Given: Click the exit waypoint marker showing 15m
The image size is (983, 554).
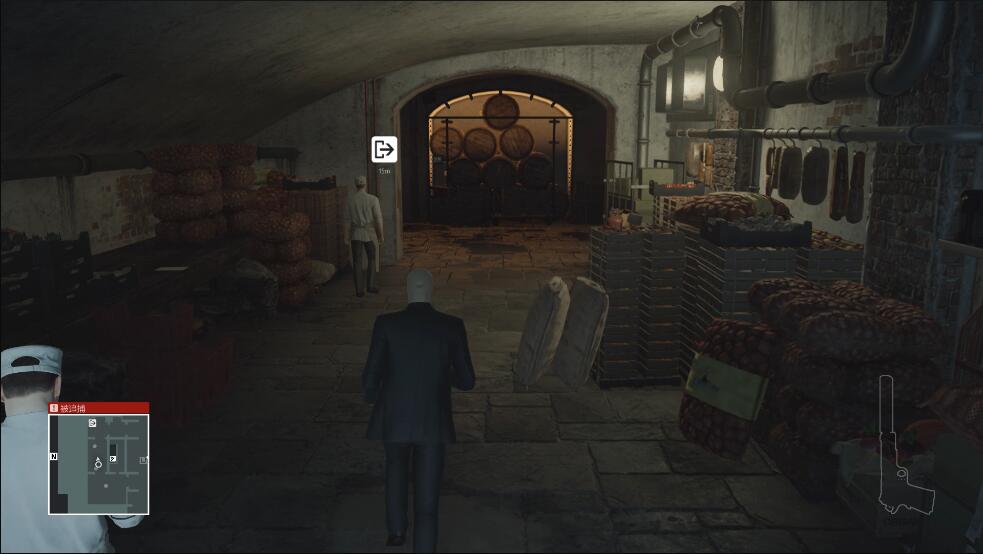Looking at the screenshot, I should click(384, 150).
